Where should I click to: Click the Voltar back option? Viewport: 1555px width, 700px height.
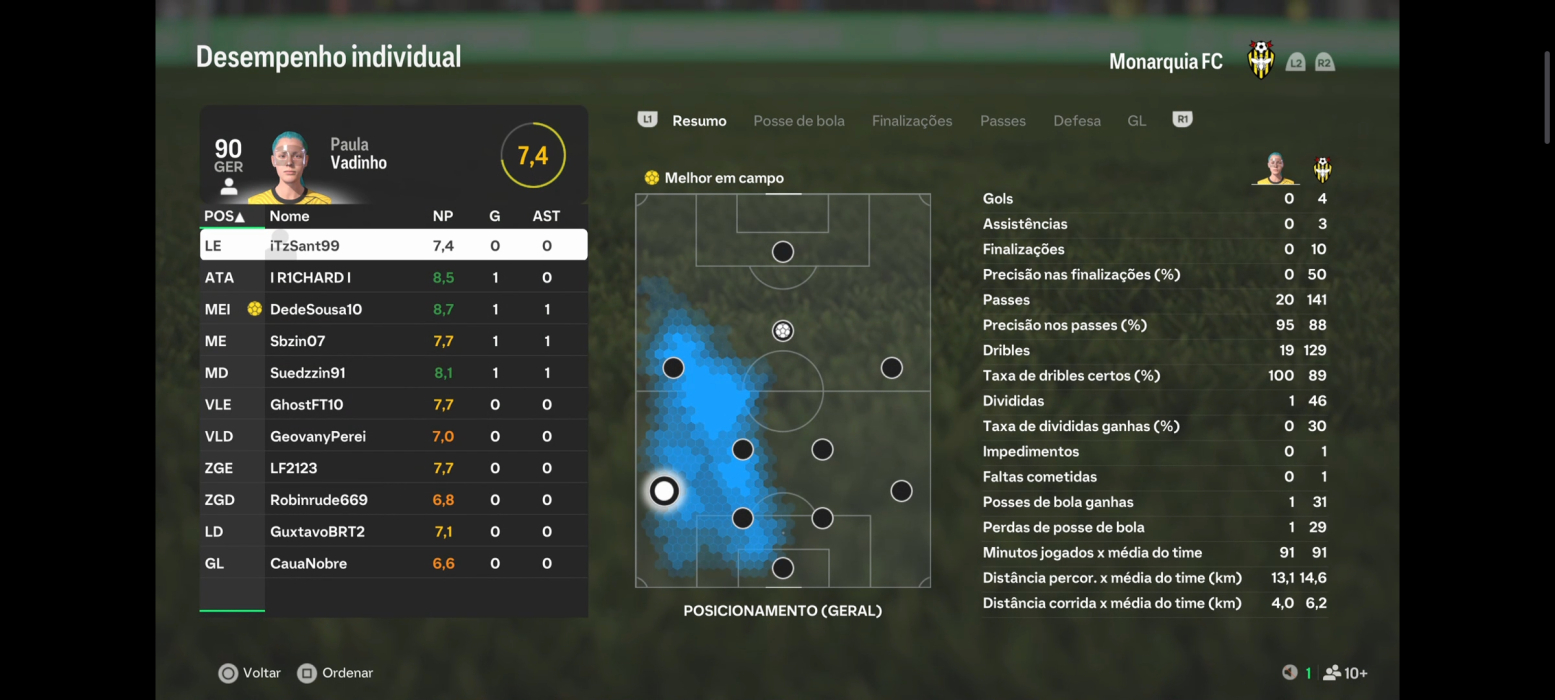pyautogui.click(x=250, y=673)
